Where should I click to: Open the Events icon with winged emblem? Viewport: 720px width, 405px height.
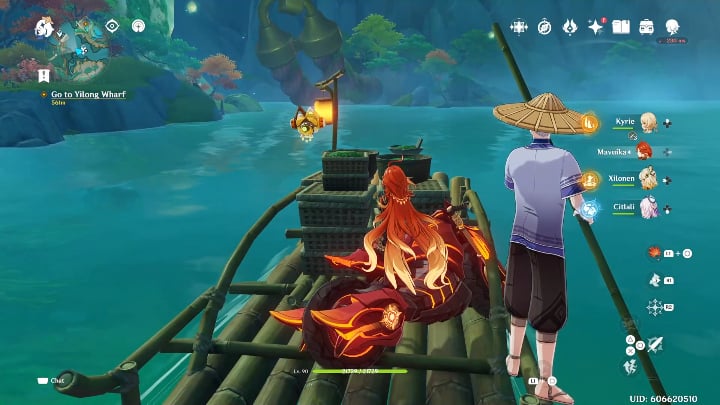coord(570,26)
